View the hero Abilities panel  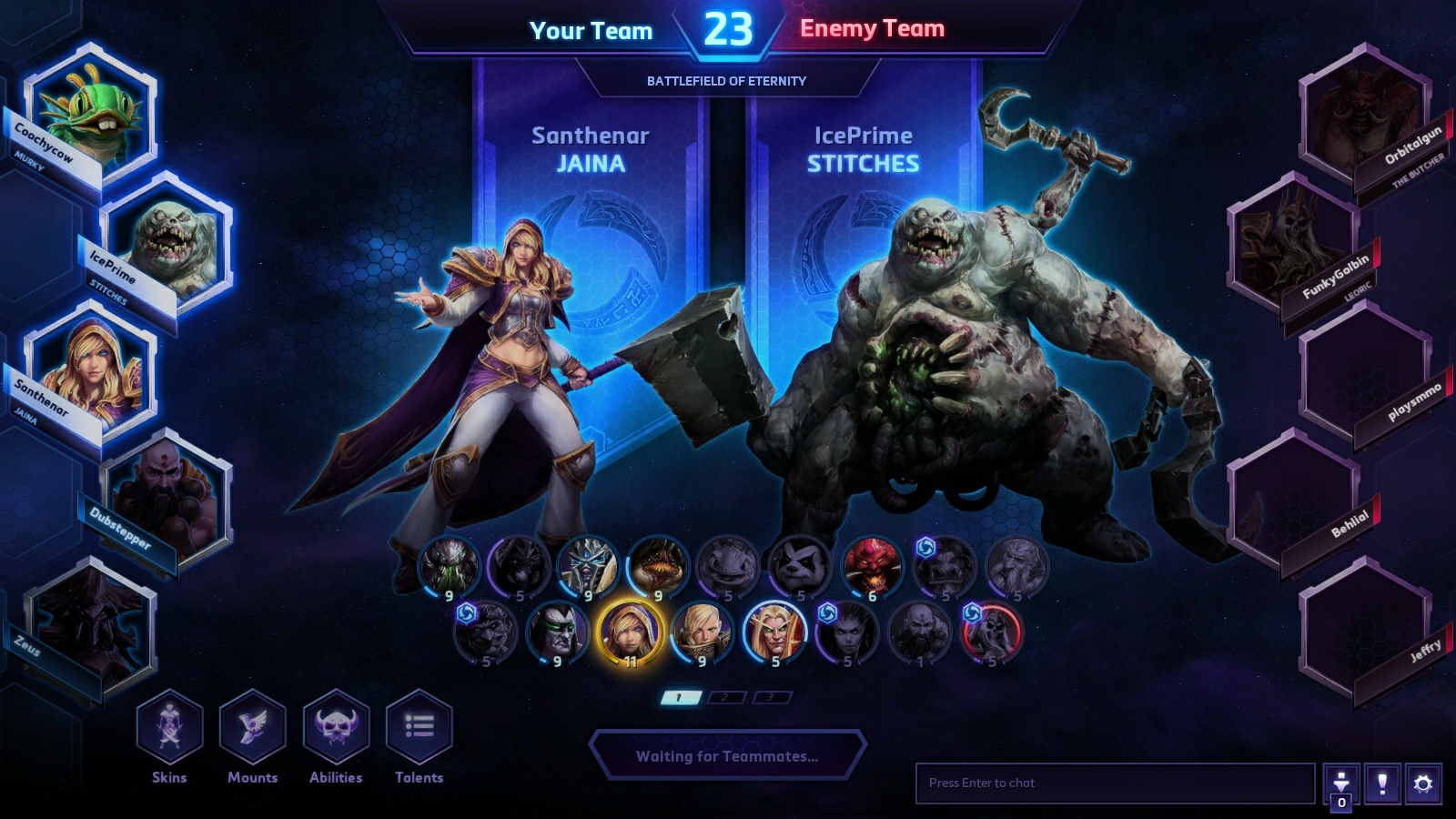pos(336,727)
